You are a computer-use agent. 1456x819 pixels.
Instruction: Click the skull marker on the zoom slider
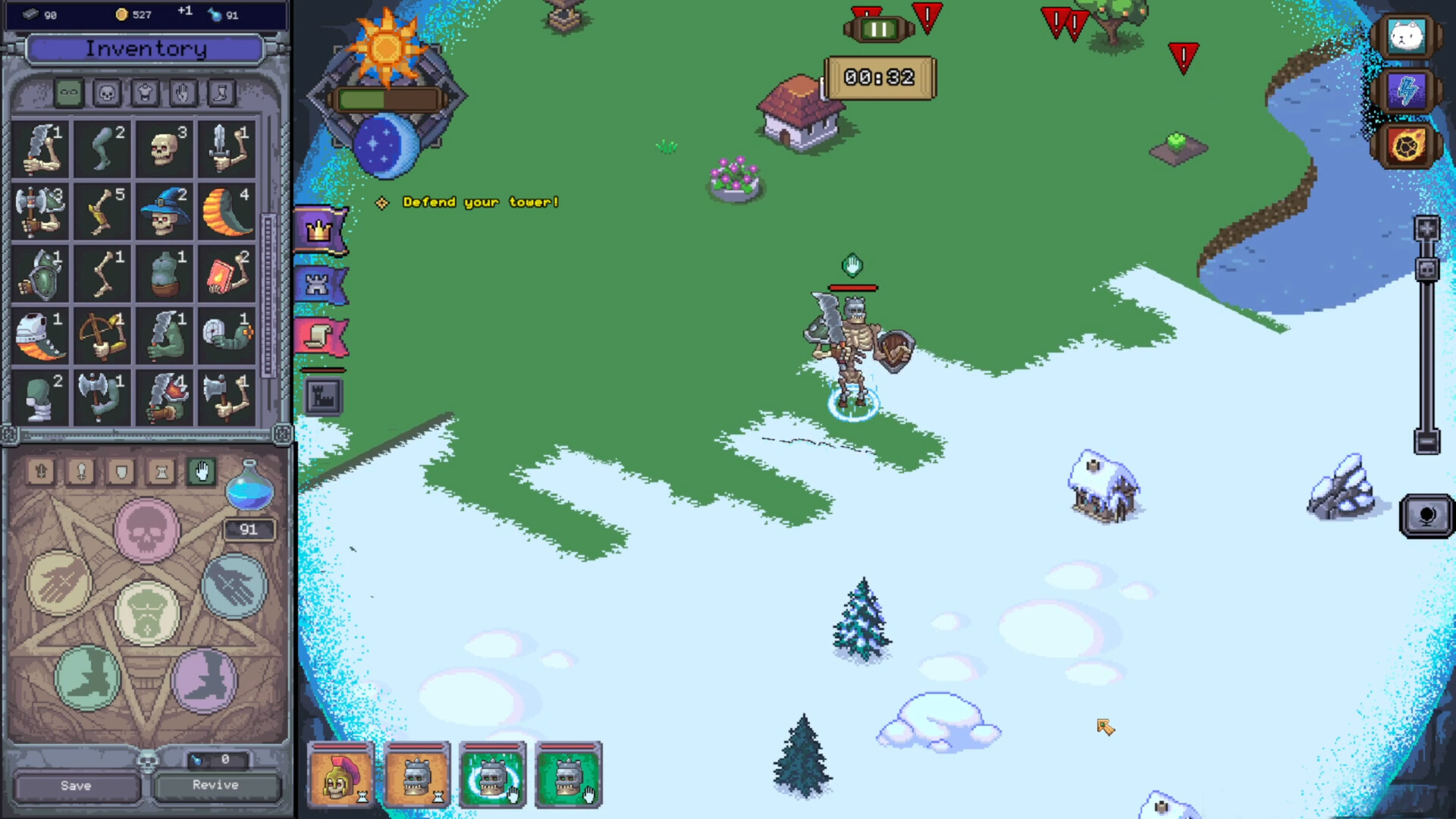[1426, 269]
